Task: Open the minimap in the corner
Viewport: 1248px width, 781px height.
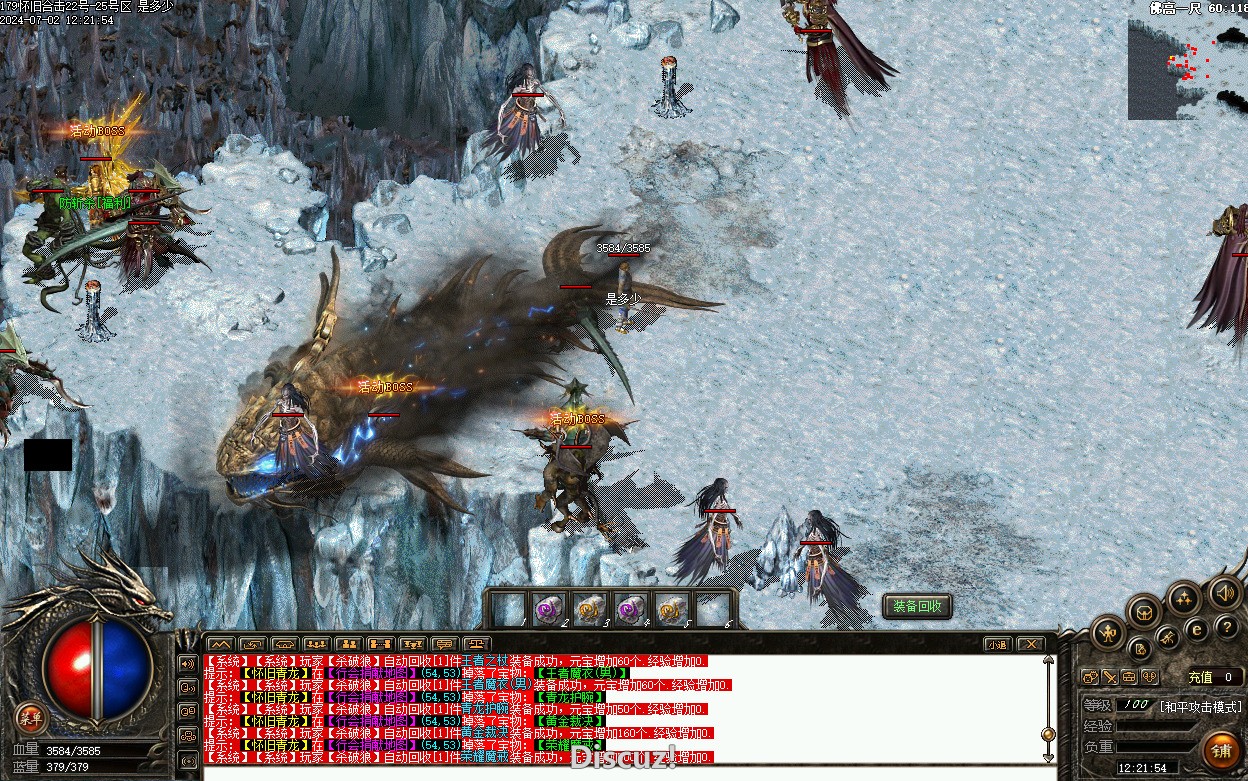Action: click(1187, 68)
